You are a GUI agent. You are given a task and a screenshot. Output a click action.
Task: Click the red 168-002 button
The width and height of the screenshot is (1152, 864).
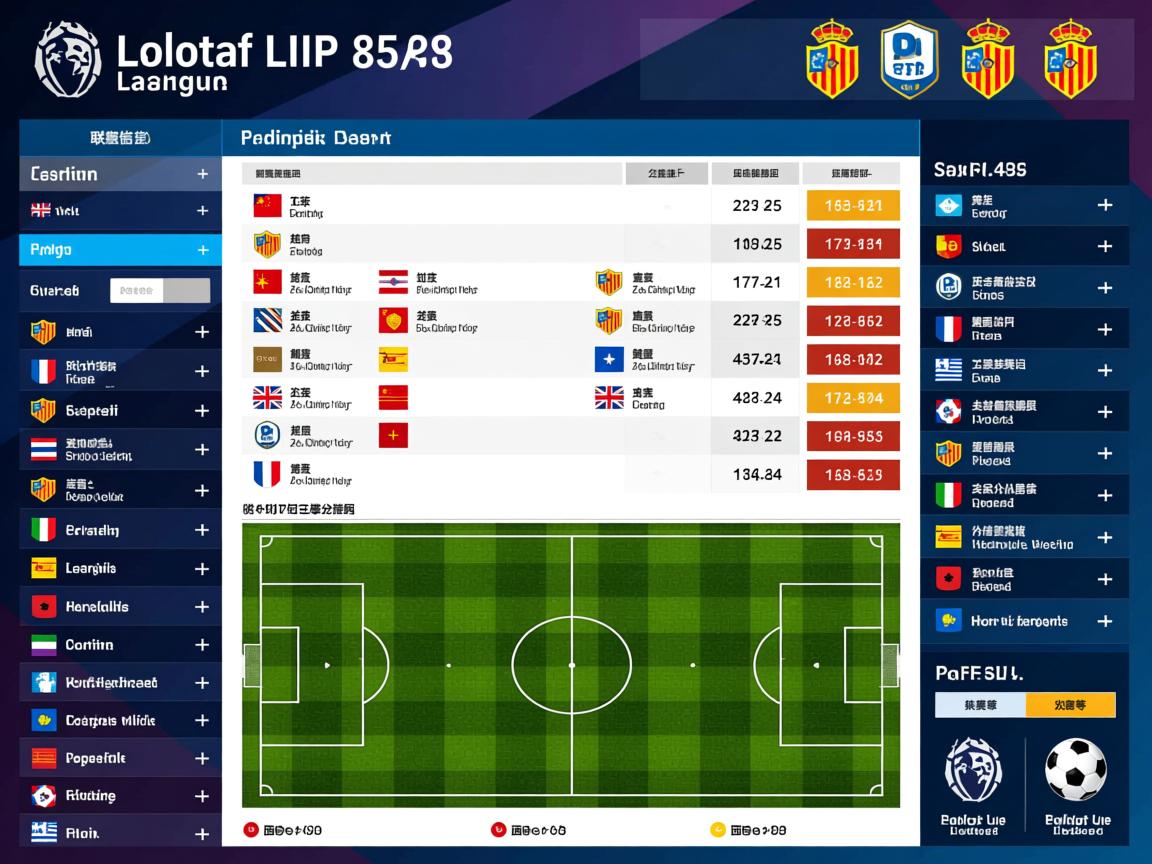coord(853,360)
